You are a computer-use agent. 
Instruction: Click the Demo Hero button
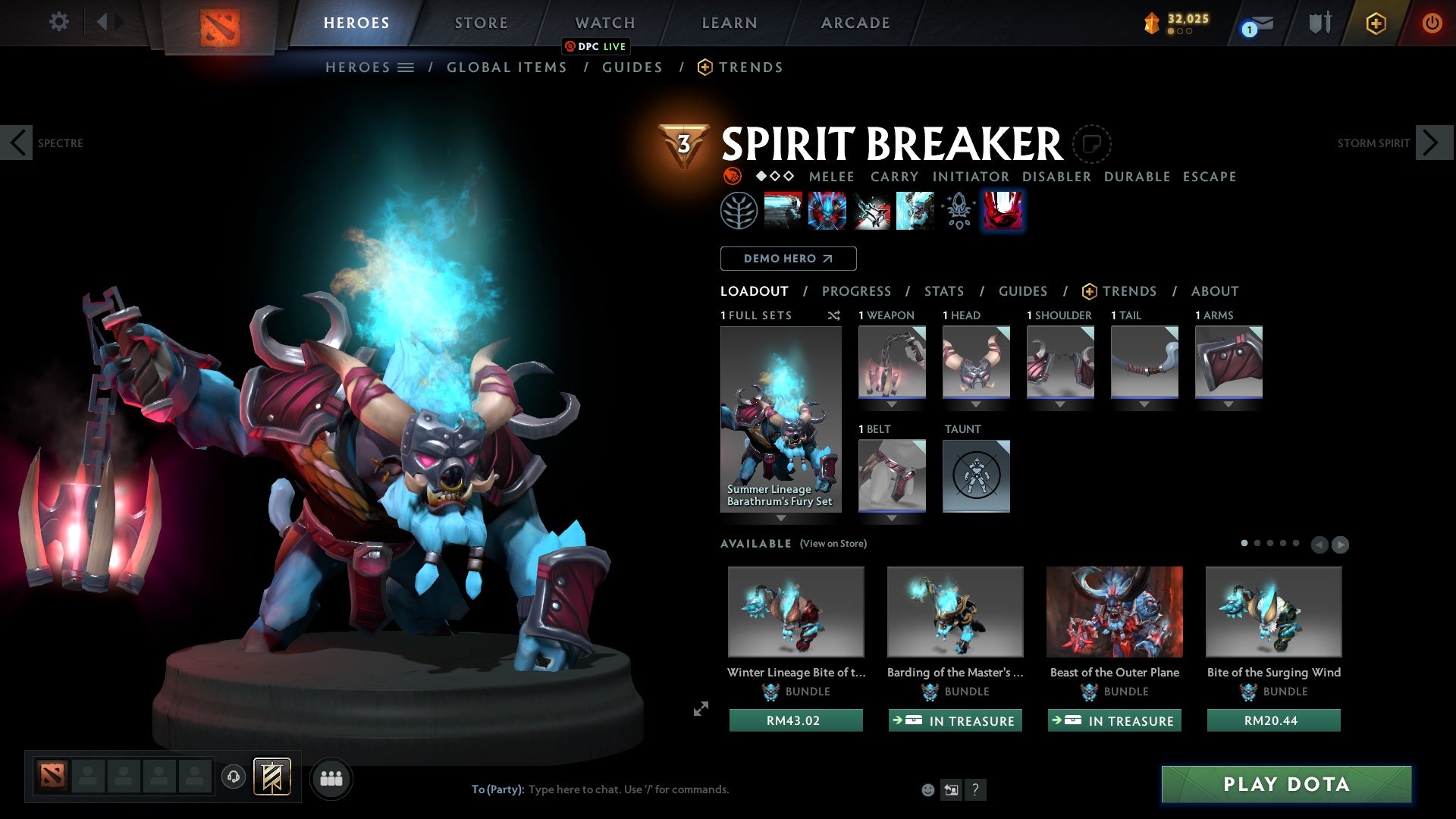pyautogui.click(x=787, y=259)
